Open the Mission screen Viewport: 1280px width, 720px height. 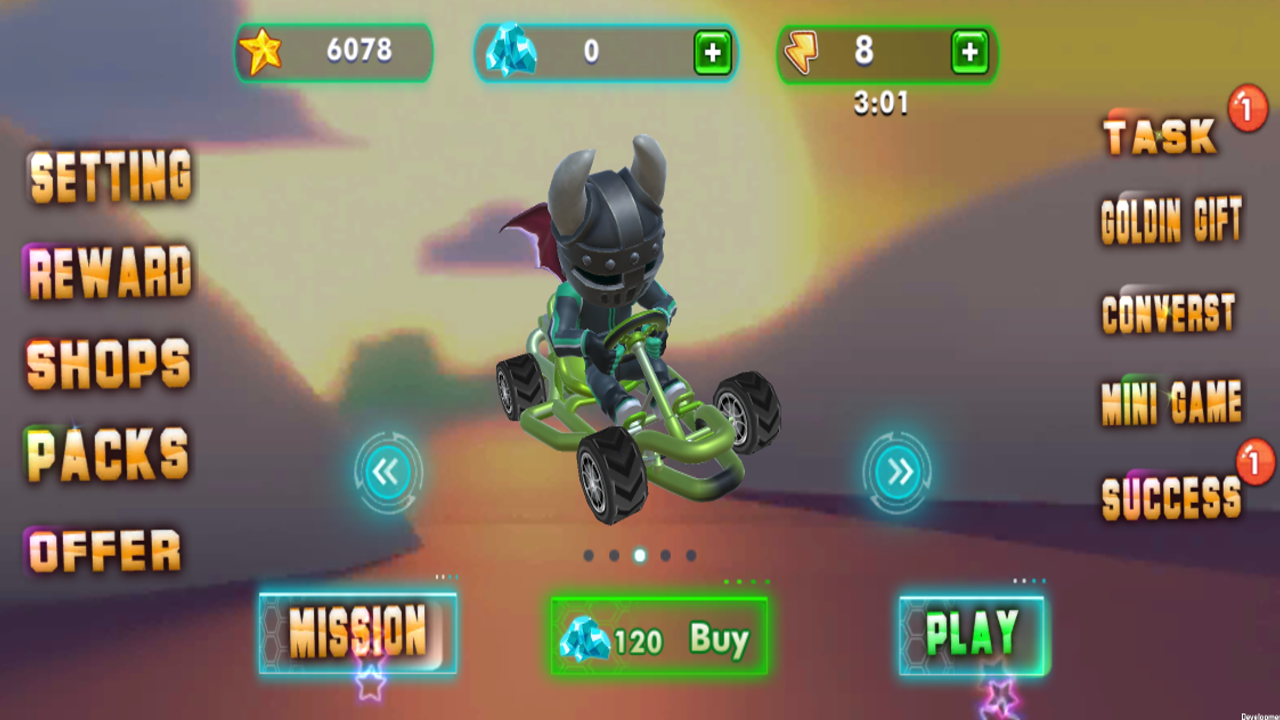point(357,633)
